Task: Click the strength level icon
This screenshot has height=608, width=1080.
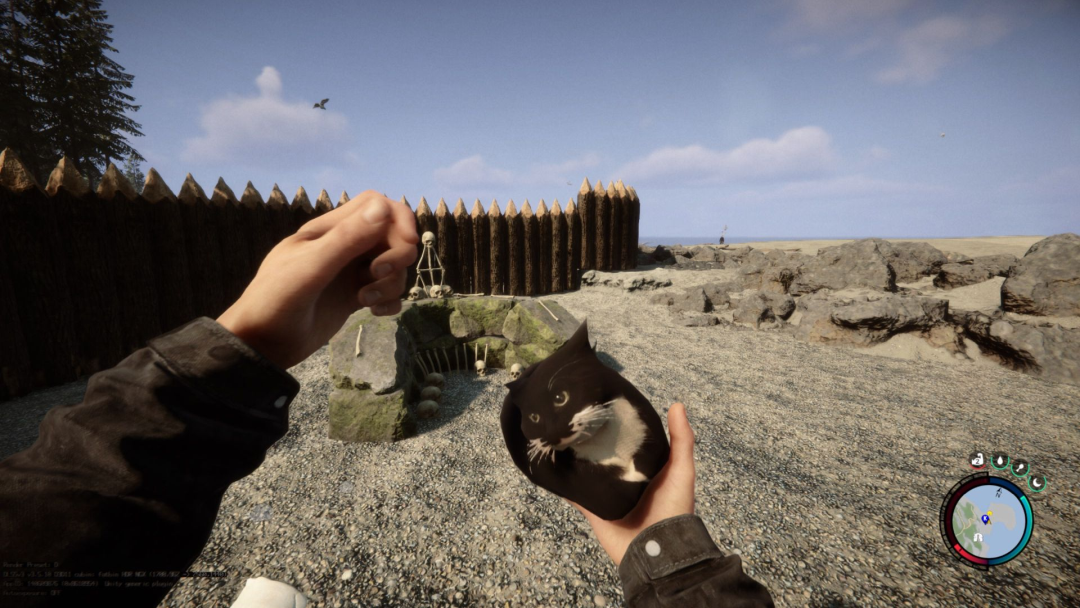Action: (x=978, y=460)
